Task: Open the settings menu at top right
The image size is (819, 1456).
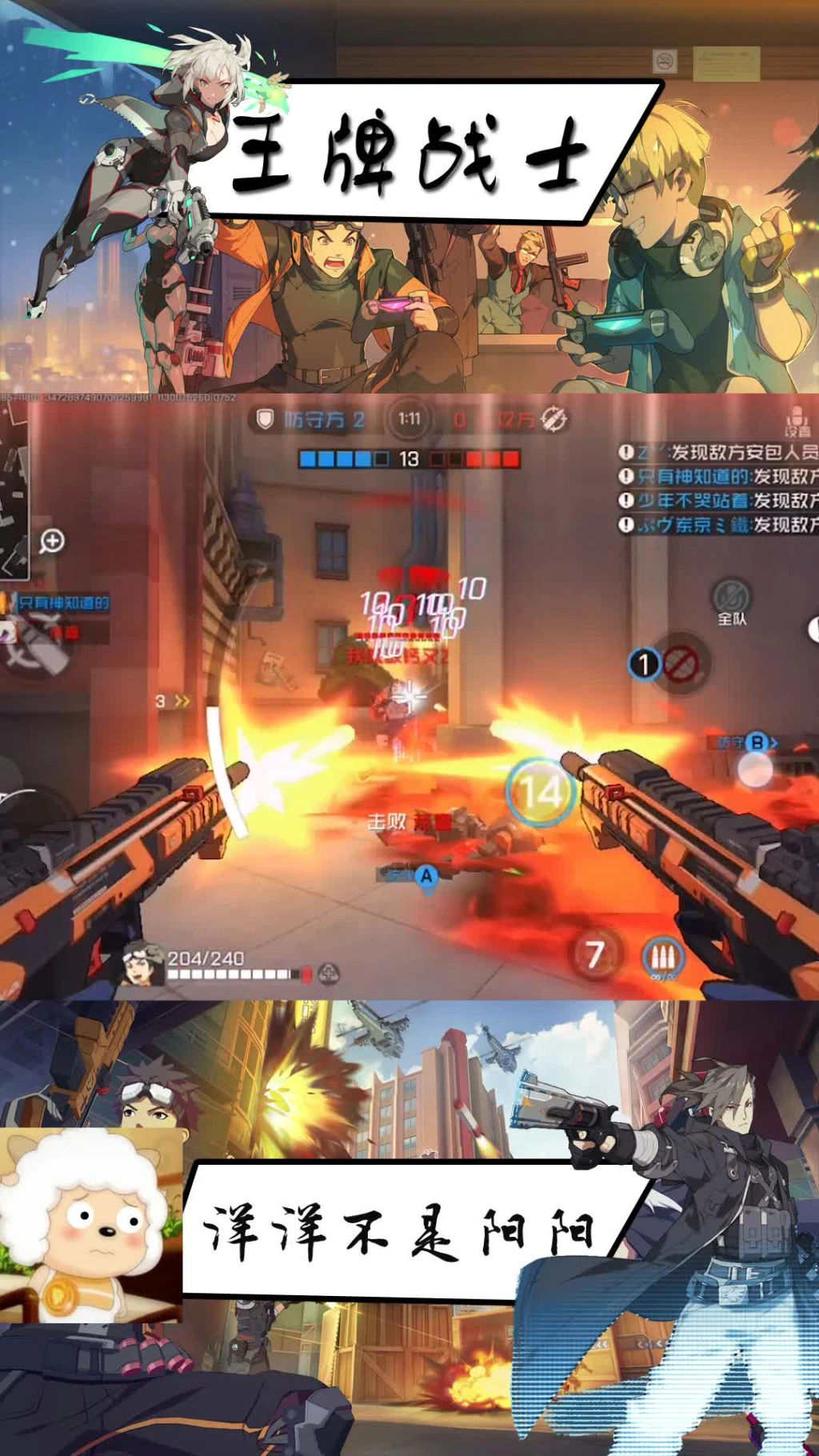Action: click(796, 420)
